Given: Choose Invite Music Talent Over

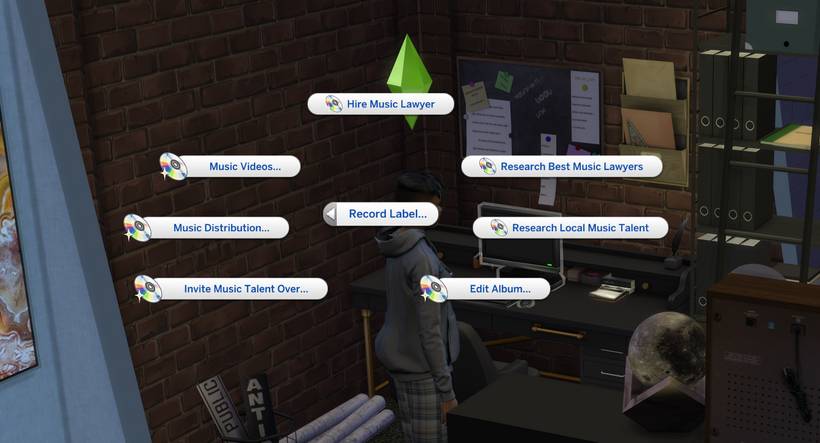Looking at the screenshot, I should point(243,289).
